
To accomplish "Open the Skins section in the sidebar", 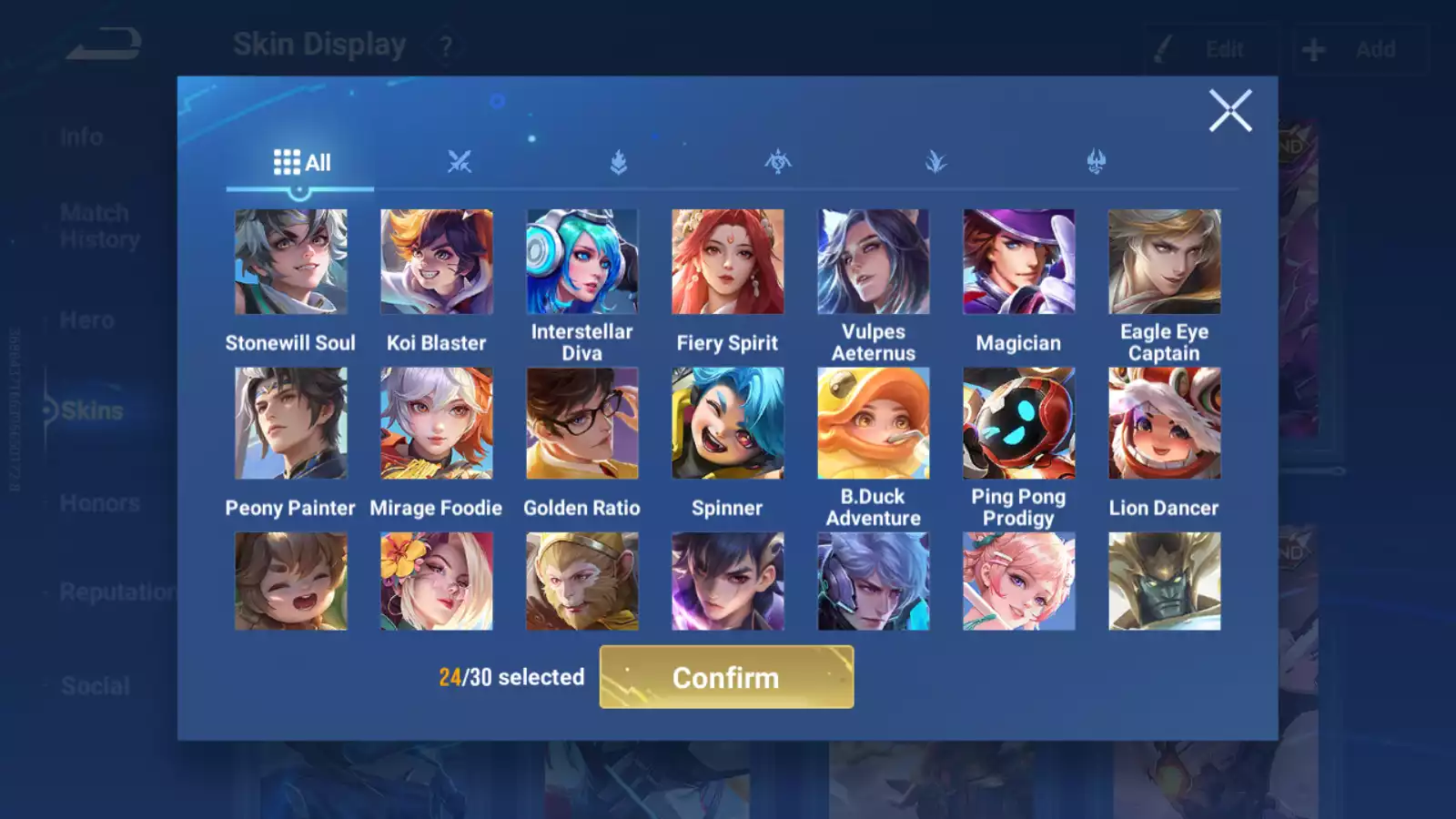I will (x=91, y=410).
